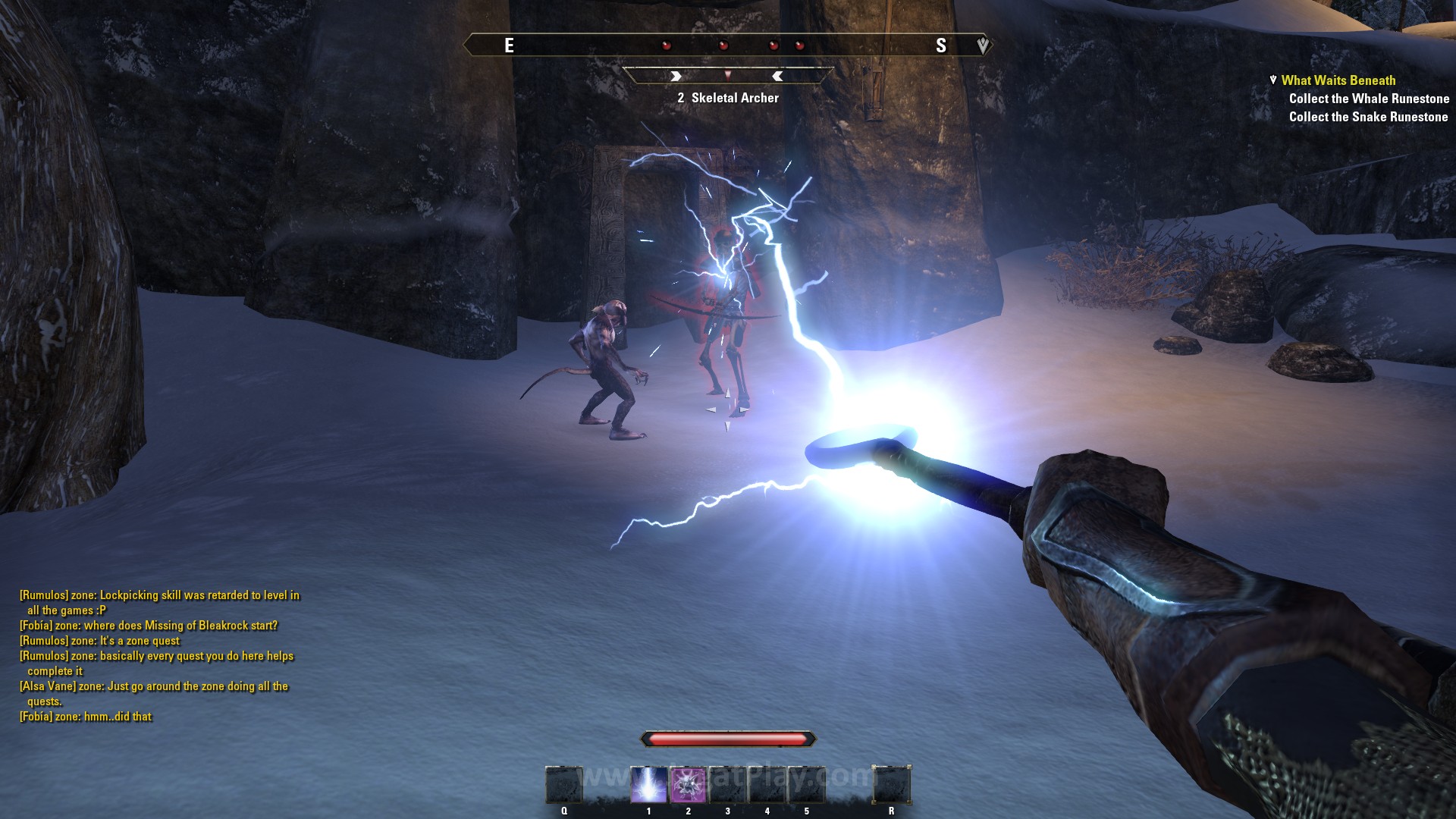Activate the lightning bolt ability
1456x819 pixels.
[648, 785]
